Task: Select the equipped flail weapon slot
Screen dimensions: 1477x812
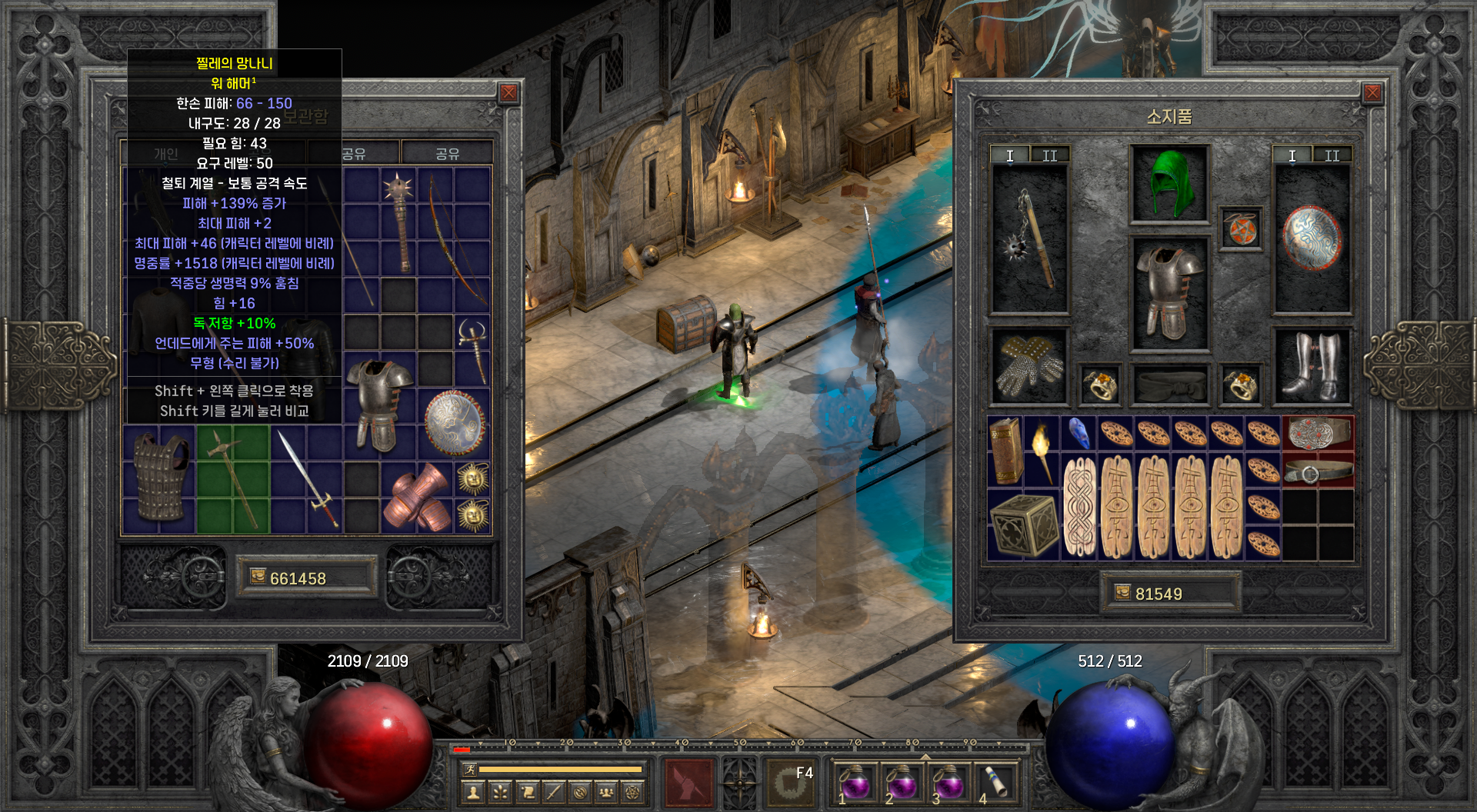Action: click(x=1029, y=240)
